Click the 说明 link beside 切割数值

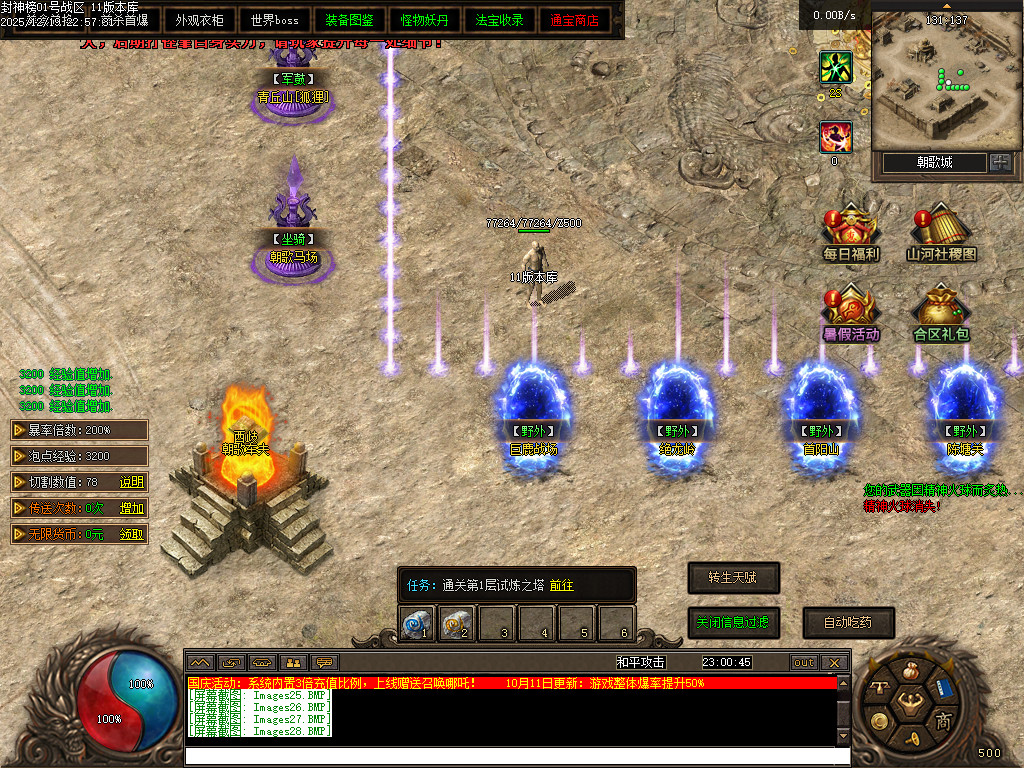(x=132, y=482)
